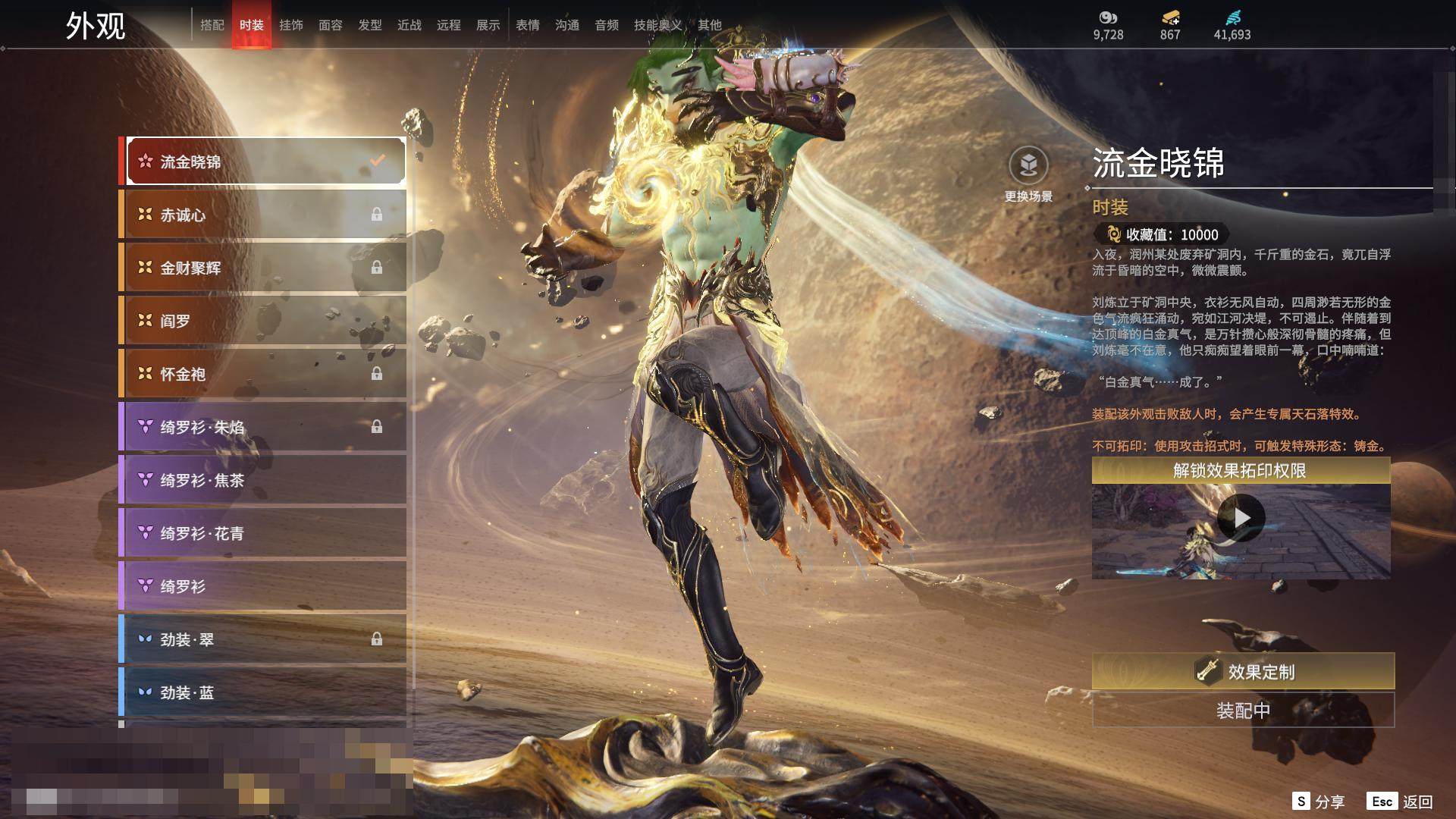Switch to the 表情 emotes tab
The height and width of the screenshot is (819, 1456).
point(528,25)
